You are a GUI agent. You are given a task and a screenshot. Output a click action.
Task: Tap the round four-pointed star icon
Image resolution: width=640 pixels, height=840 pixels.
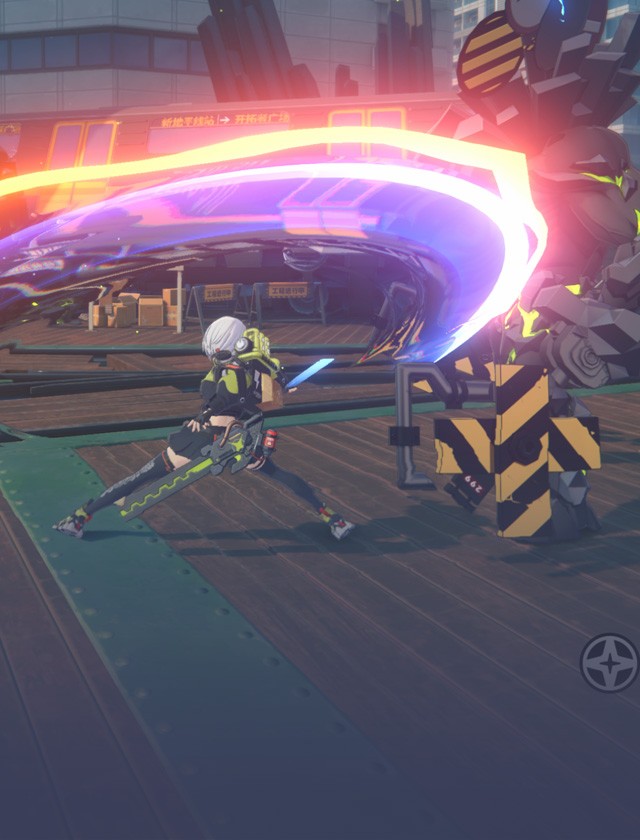click(609, 662)
